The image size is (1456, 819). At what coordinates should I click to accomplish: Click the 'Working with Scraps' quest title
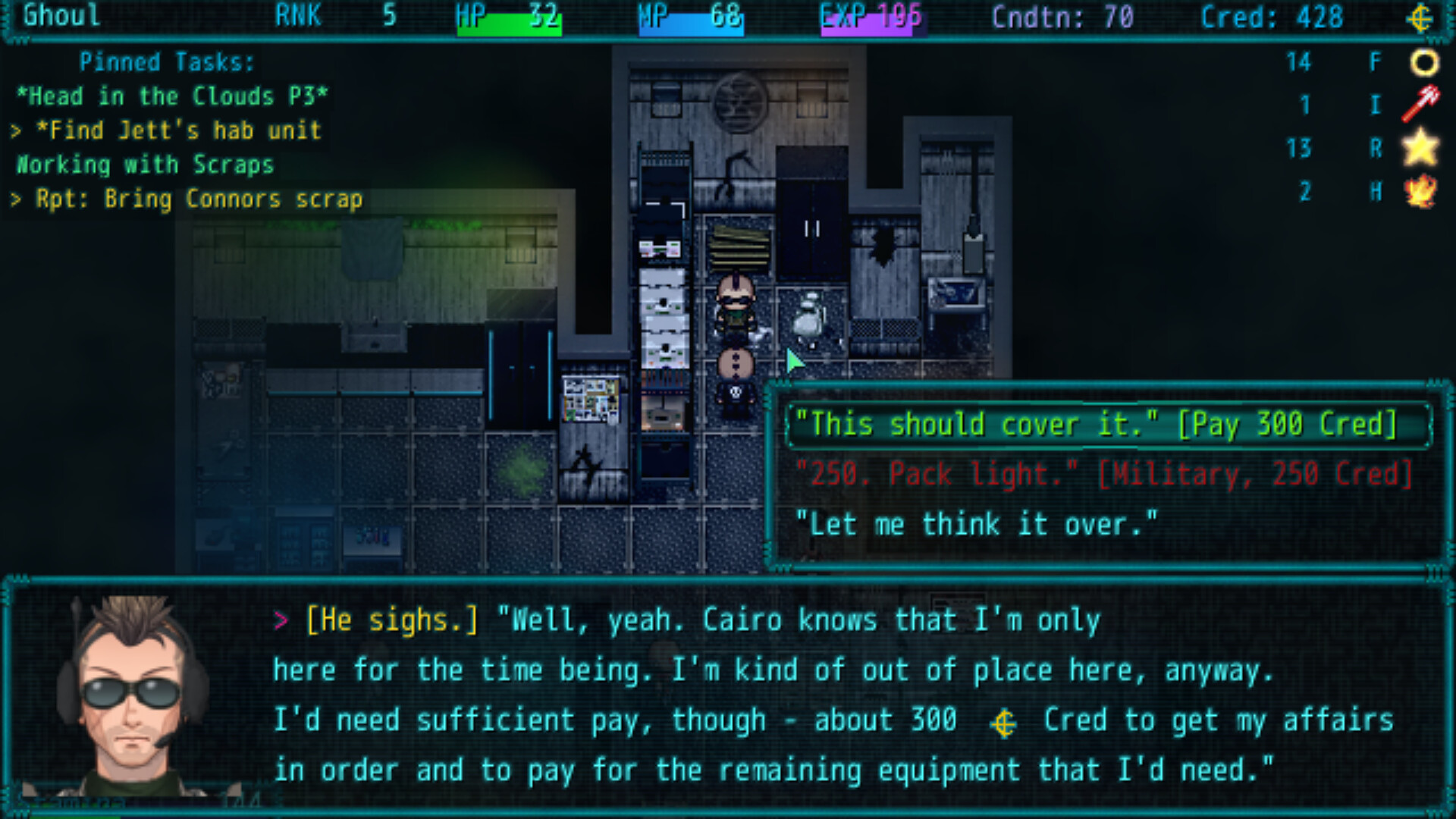(144, 165)
